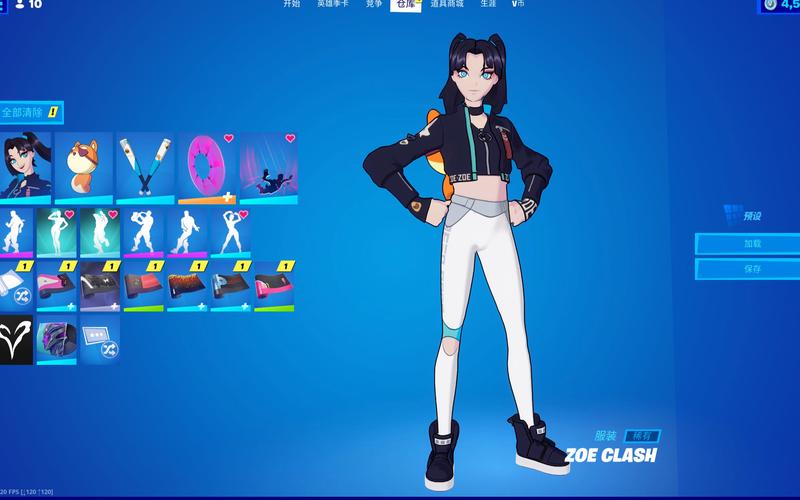Pick the skydiving contrail slot
The width and height of the screenshot is (800, 500).
pyautogui.click(x=267, y=163)
